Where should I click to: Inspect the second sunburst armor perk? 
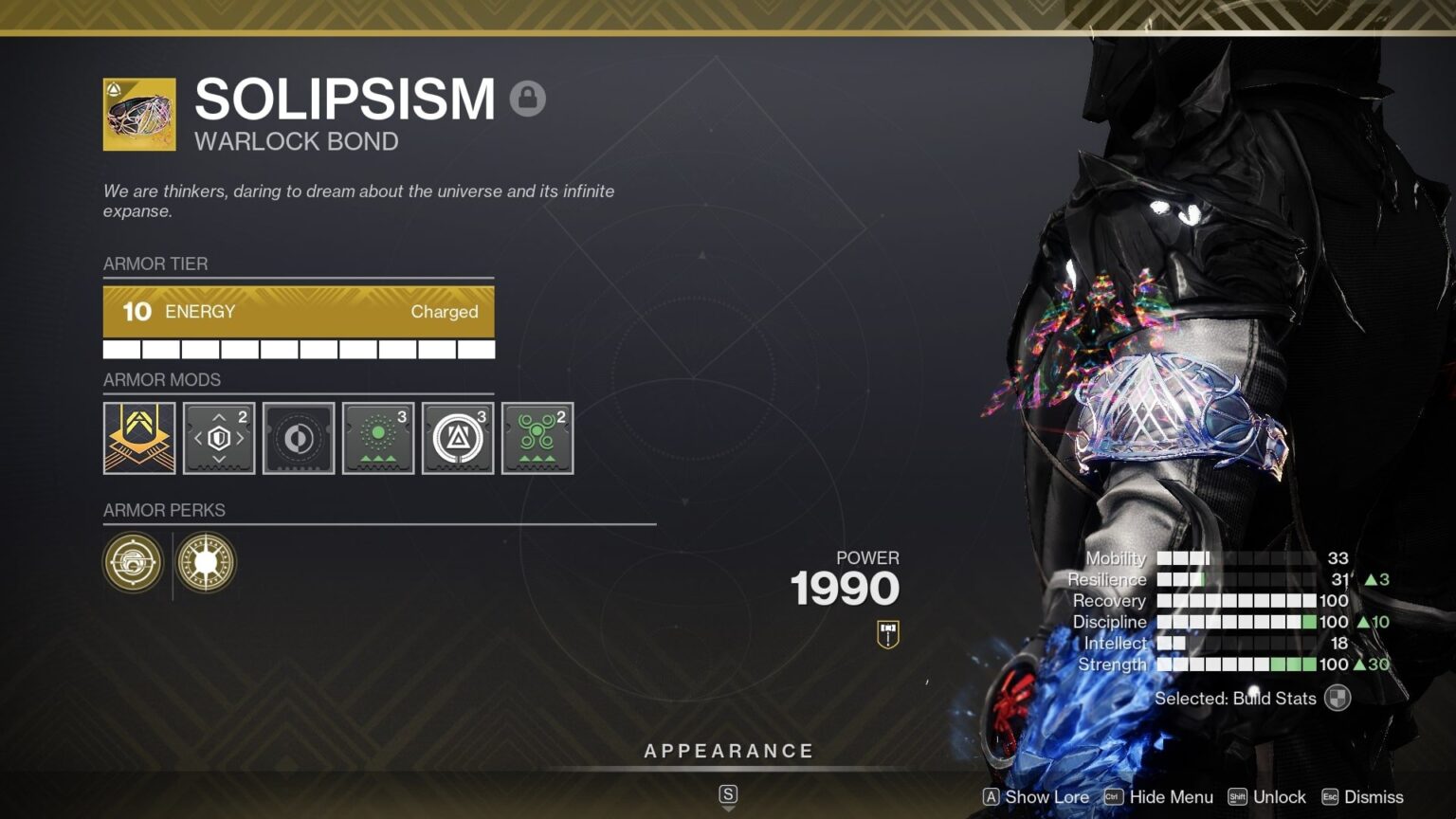coord(206,563)
